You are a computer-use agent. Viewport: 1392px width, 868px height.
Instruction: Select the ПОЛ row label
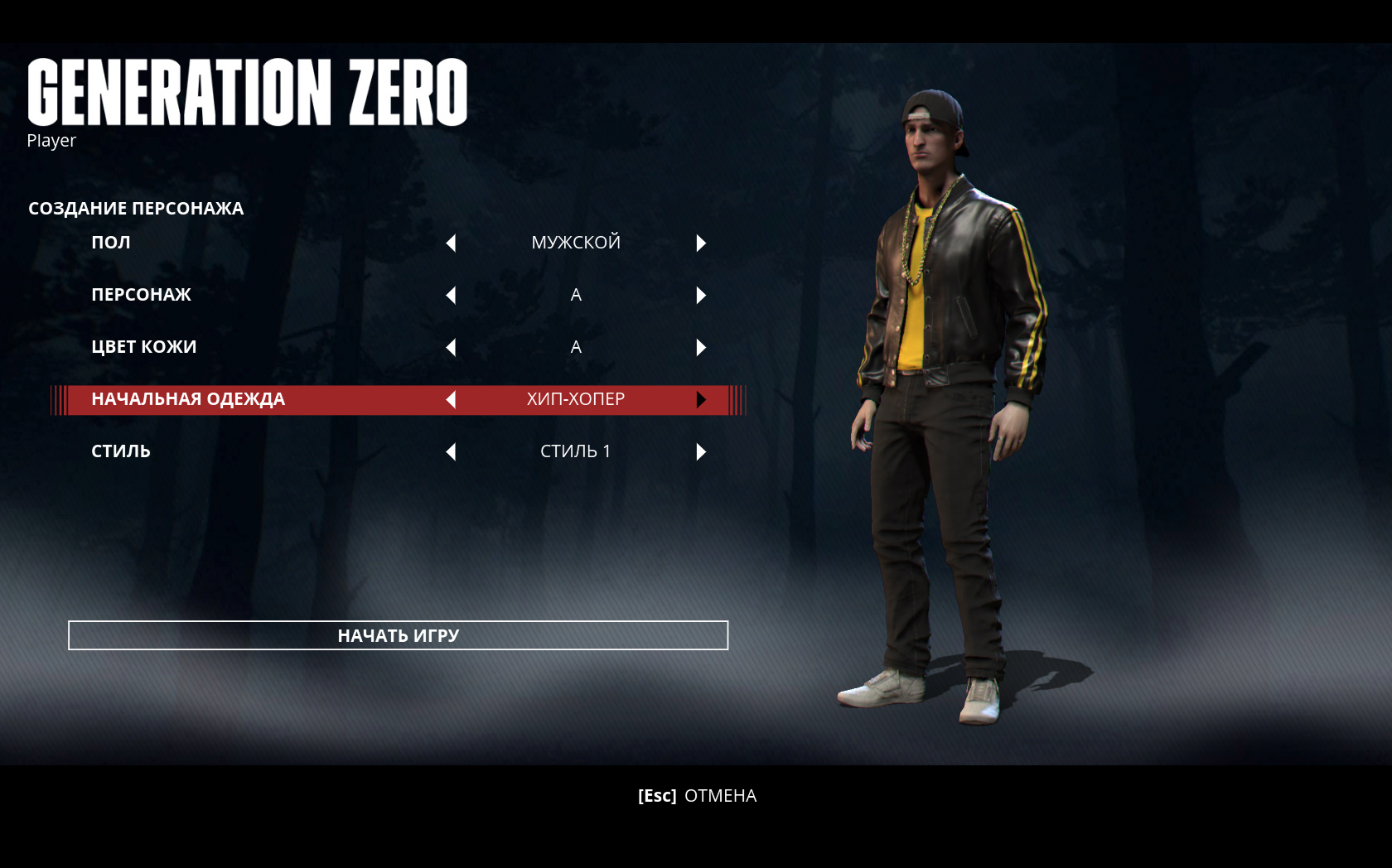[111, 243]
